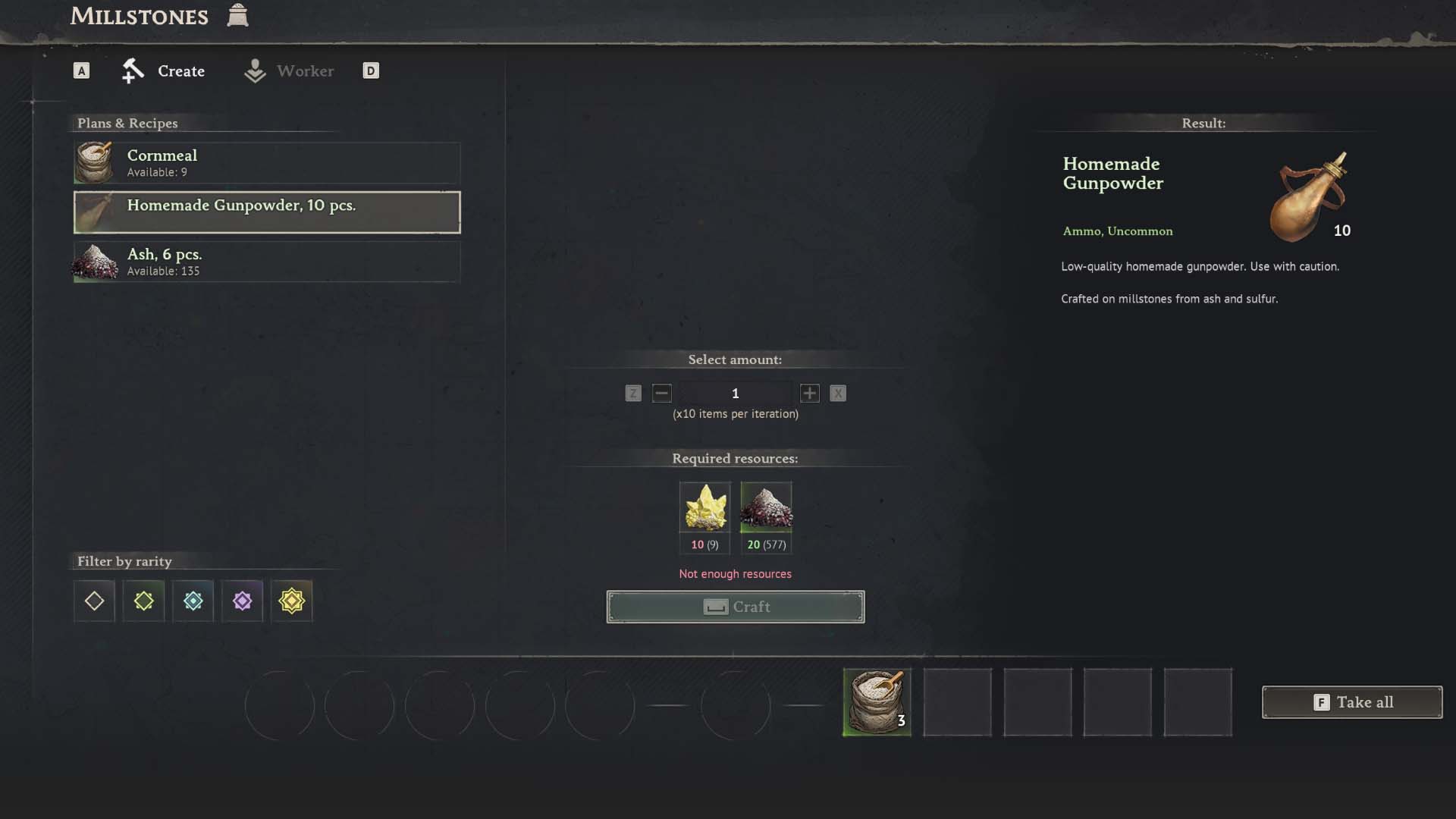Click the minus amount button
Image resolution: width=1456 pixels, height=819 pixels.
coord(662,394)
